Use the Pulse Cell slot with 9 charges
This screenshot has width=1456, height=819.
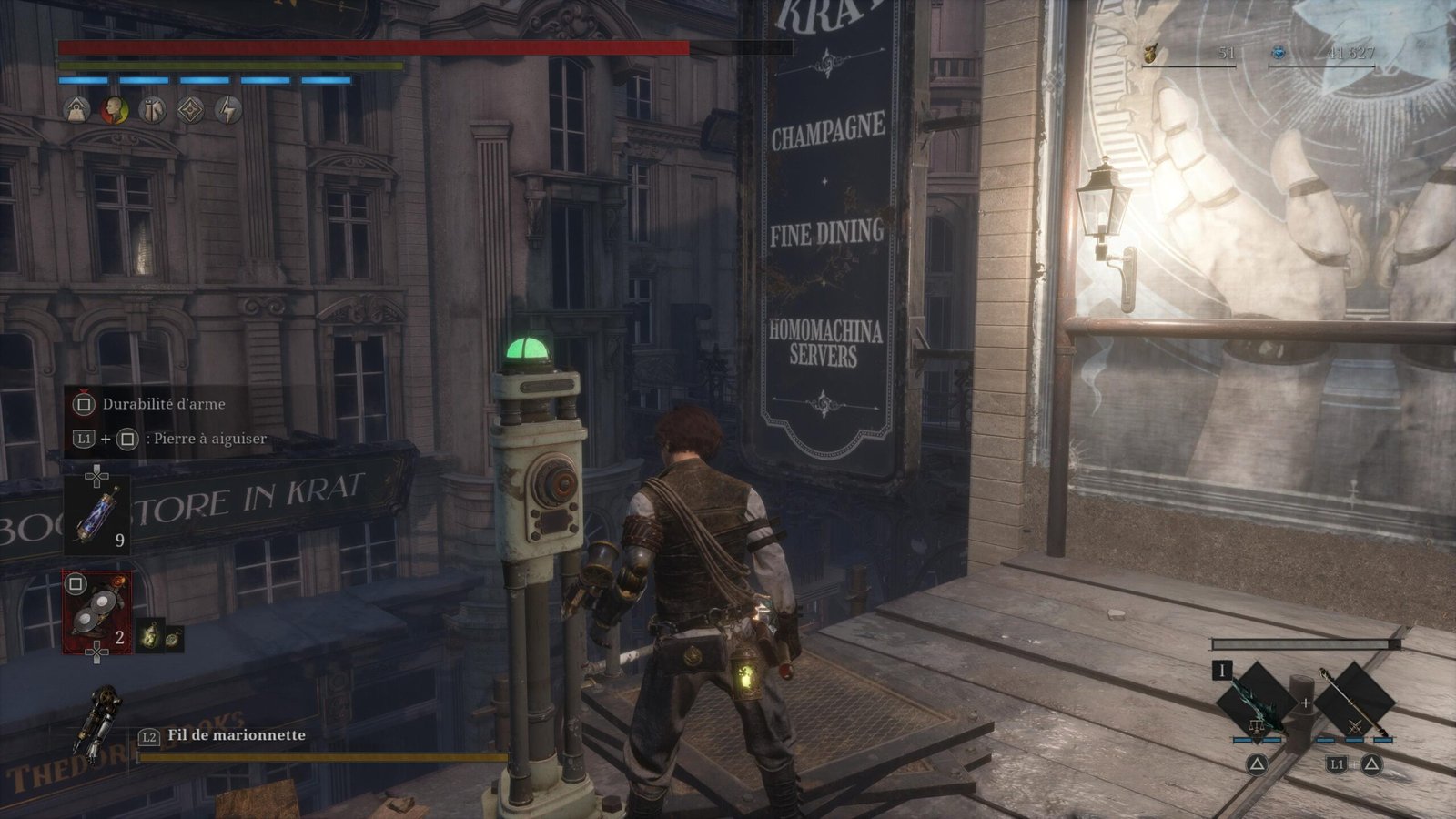click(x=96, y=516)
